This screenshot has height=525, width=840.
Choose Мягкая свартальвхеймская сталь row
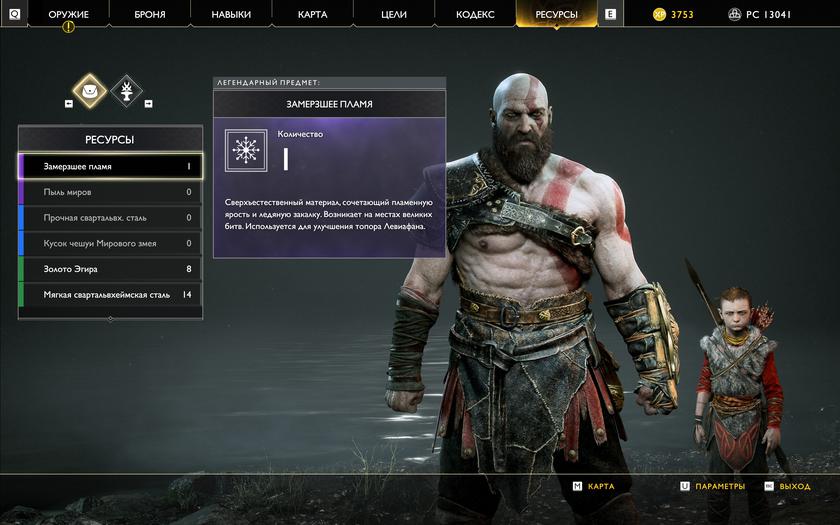click(110, 295)
